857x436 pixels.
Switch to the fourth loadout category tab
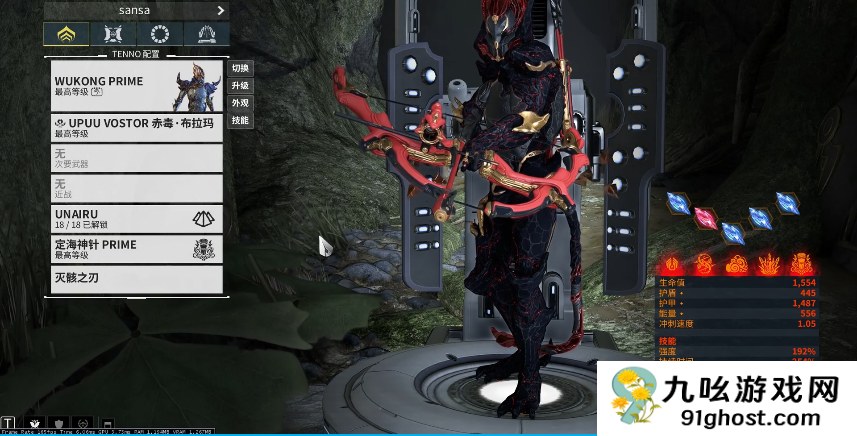coord(205,34)
